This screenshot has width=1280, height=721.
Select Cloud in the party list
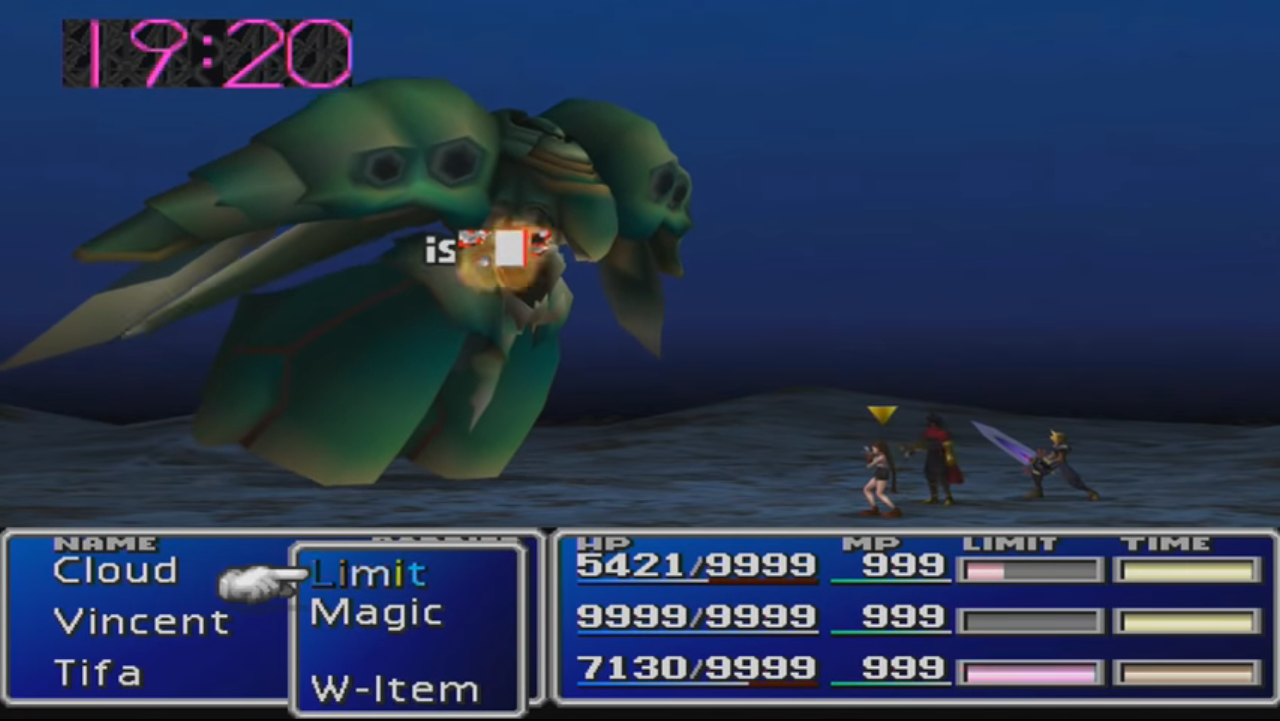[x=115, y=571]
